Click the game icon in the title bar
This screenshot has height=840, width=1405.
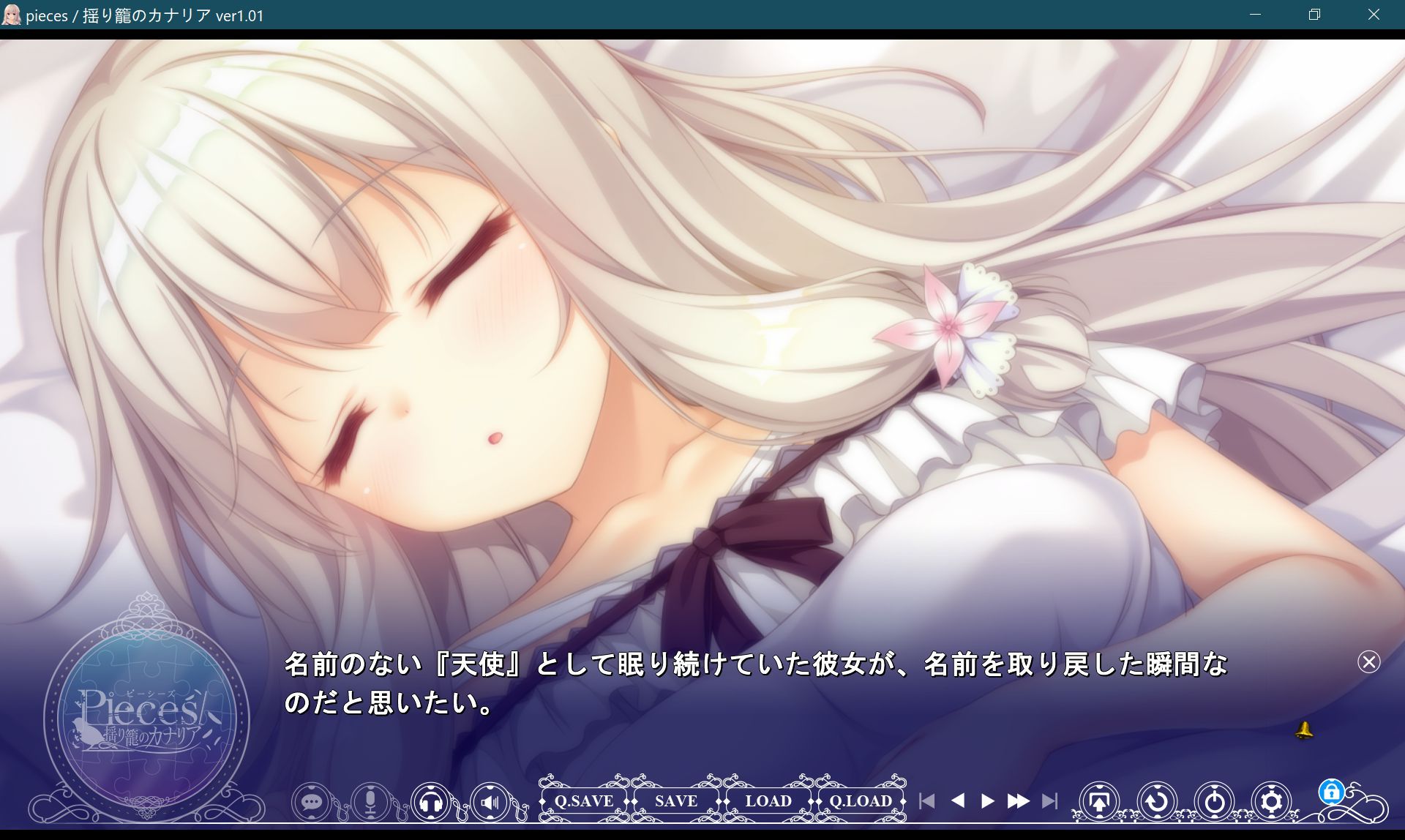coord(12,15)
